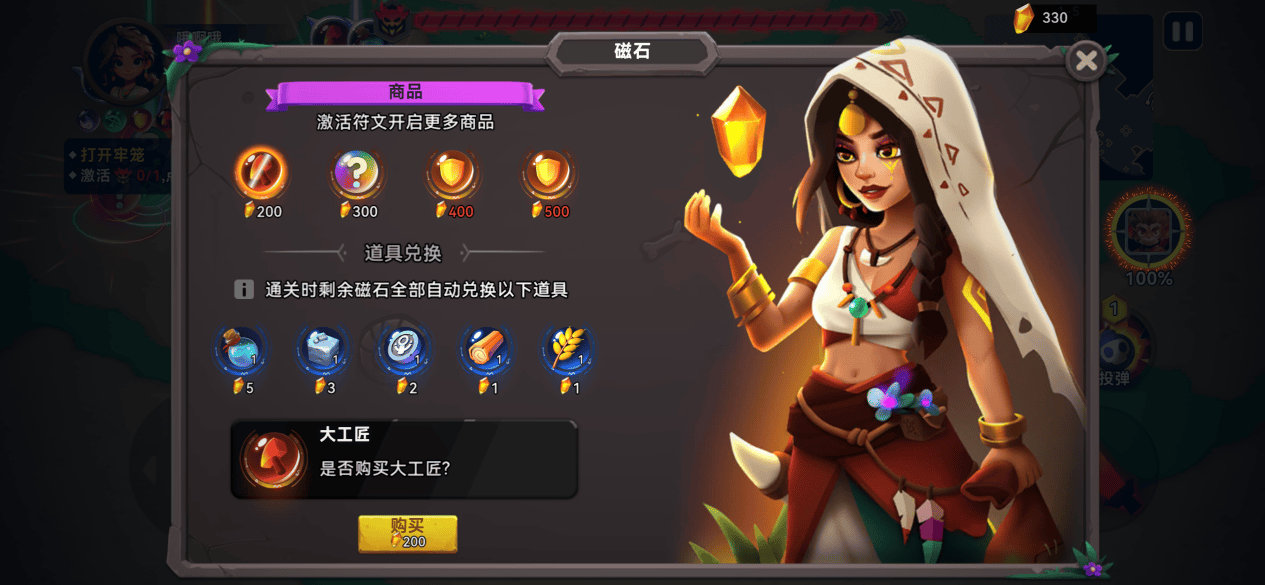
Task: Select the golden wheat exchange item
Action: click(568, 350)
